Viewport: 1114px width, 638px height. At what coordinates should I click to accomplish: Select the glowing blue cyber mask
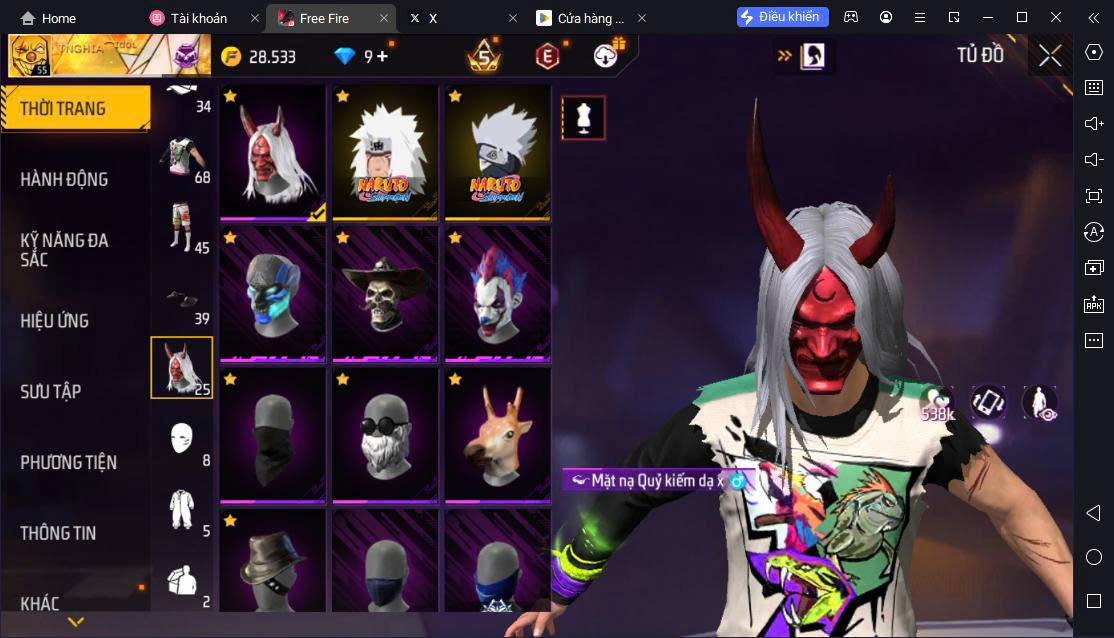(x=272, y=293)
